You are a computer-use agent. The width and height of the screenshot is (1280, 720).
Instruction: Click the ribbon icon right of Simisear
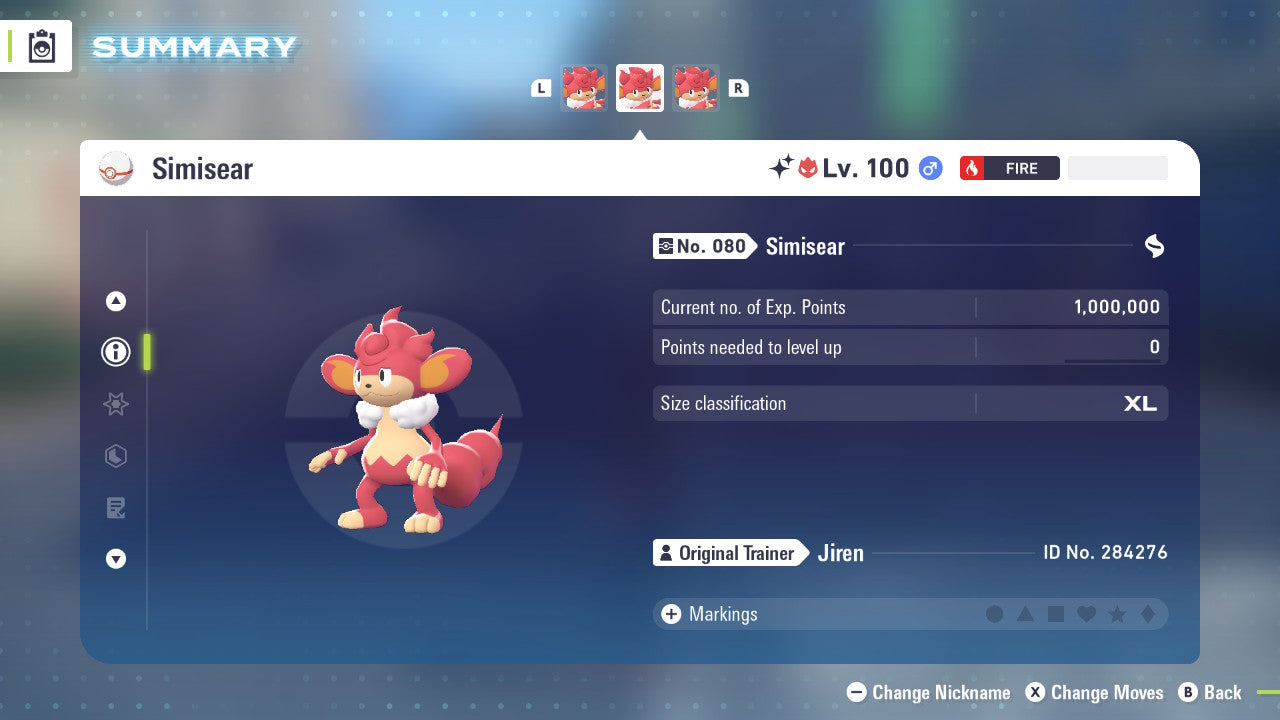pyautogui.click(x=1154, y=246)
